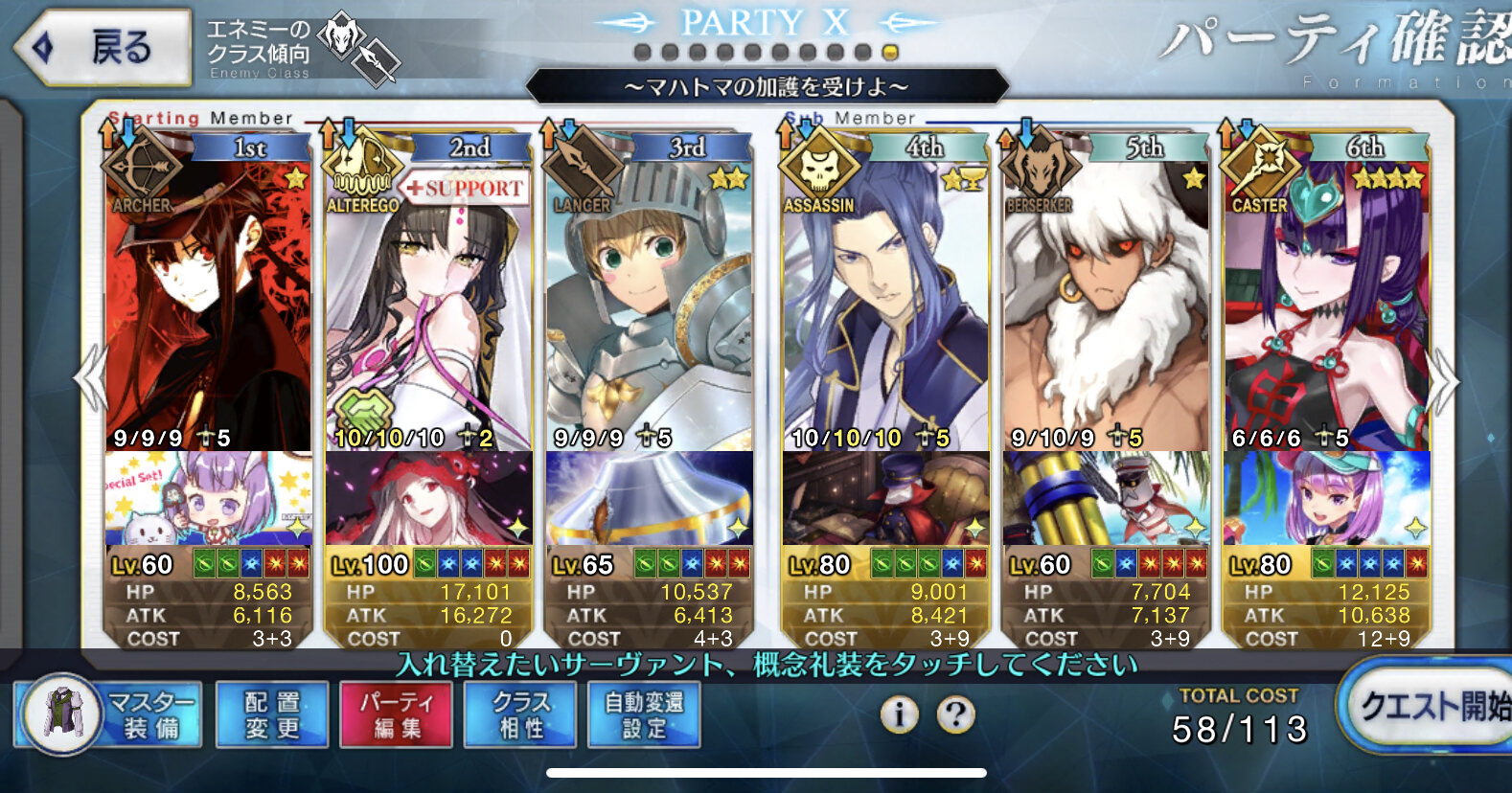
Task: Switch to the previous party with left arrow
Action: tap(89, 379)
